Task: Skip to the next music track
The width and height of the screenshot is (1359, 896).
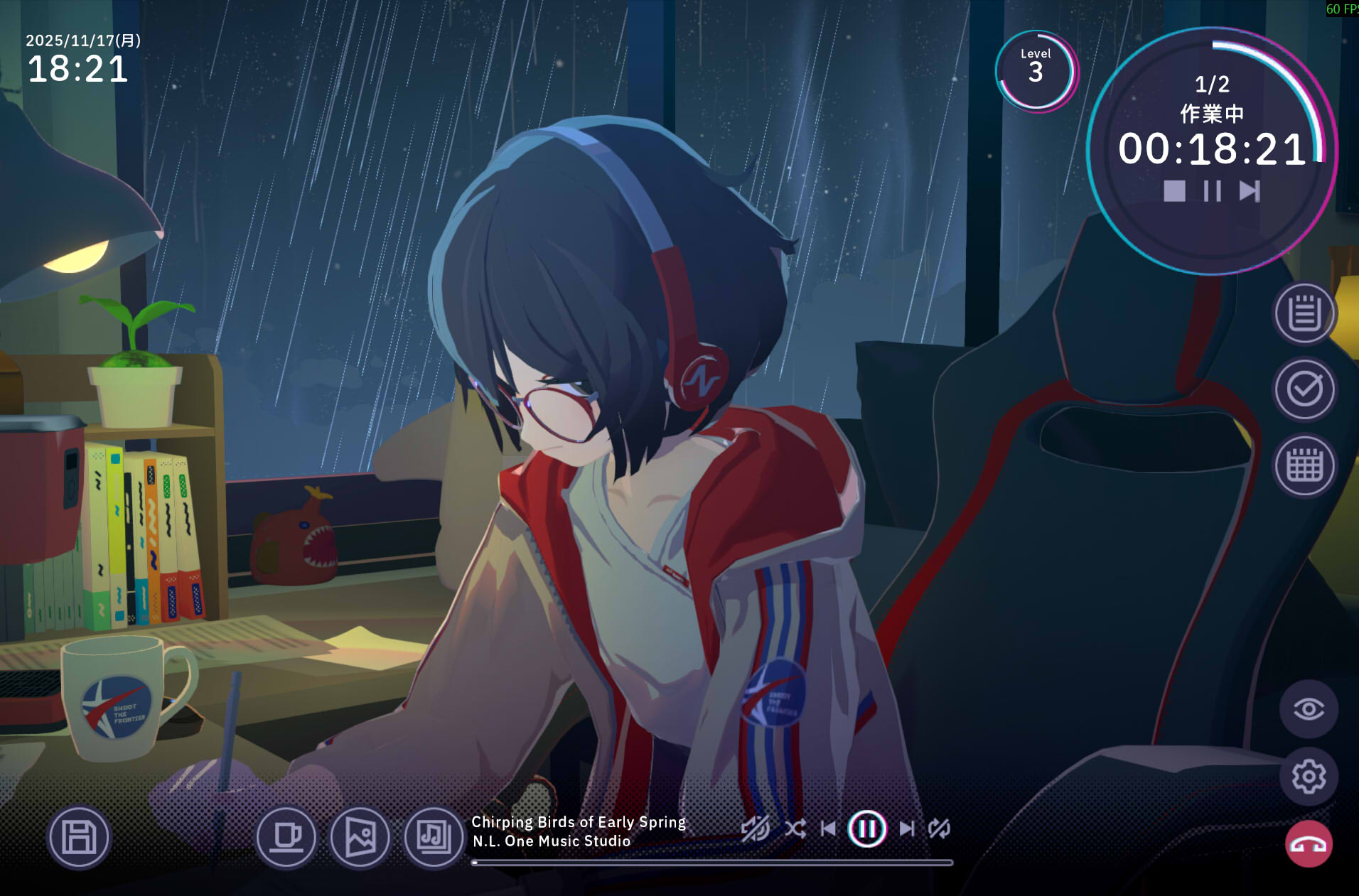Action: click(907, 828)
